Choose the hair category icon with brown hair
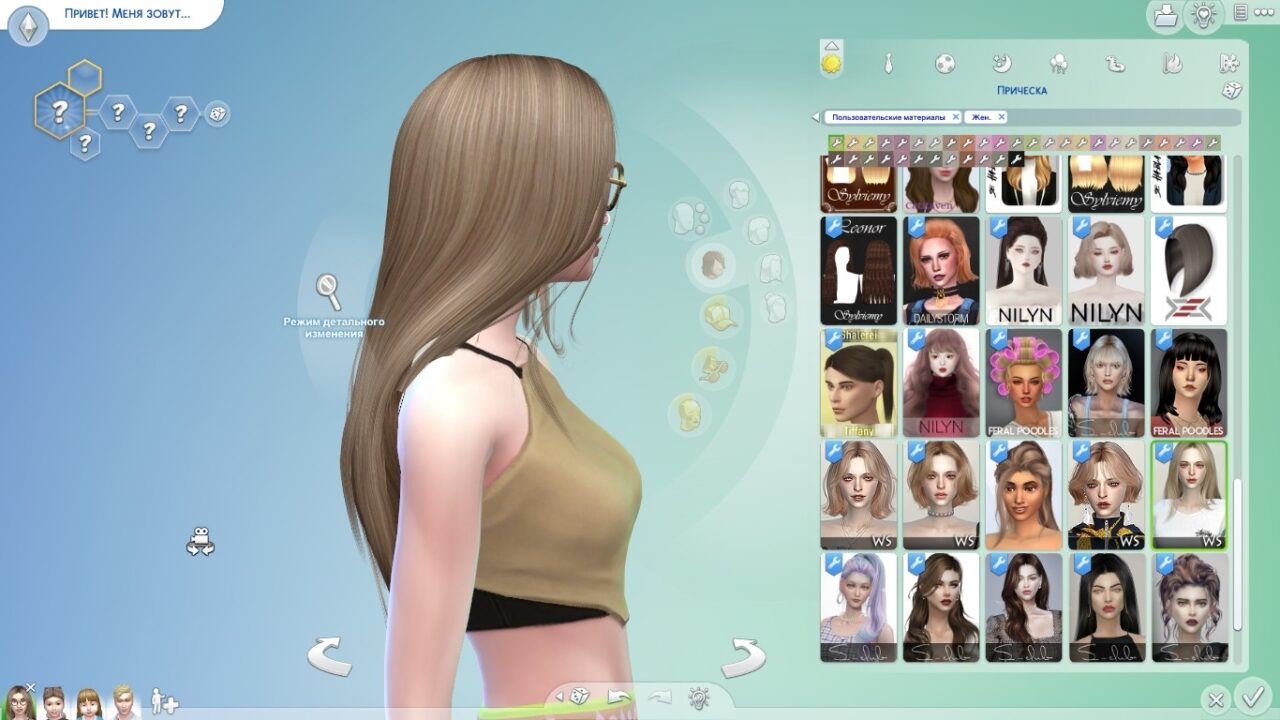The height and width of the screenshot is (720, 1280). 713,264
